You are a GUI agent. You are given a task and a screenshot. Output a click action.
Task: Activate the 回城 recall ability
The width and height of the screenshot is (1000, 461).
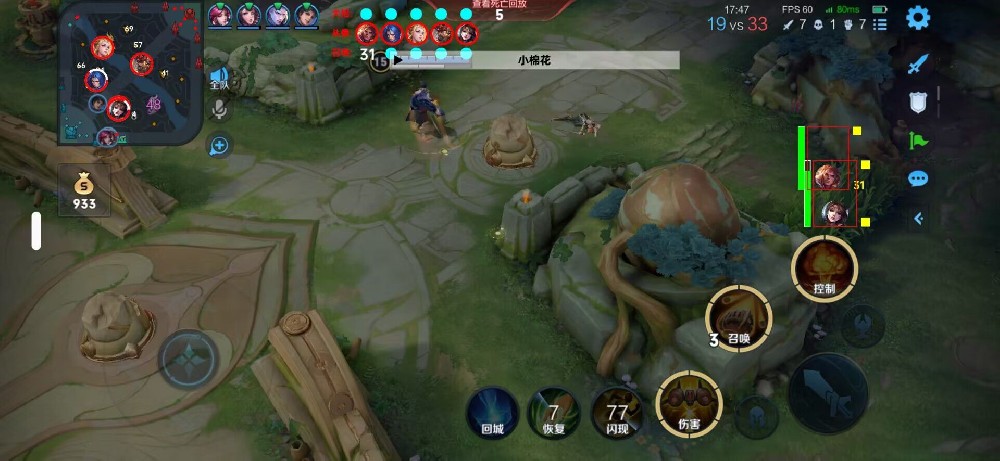point(492,410)
